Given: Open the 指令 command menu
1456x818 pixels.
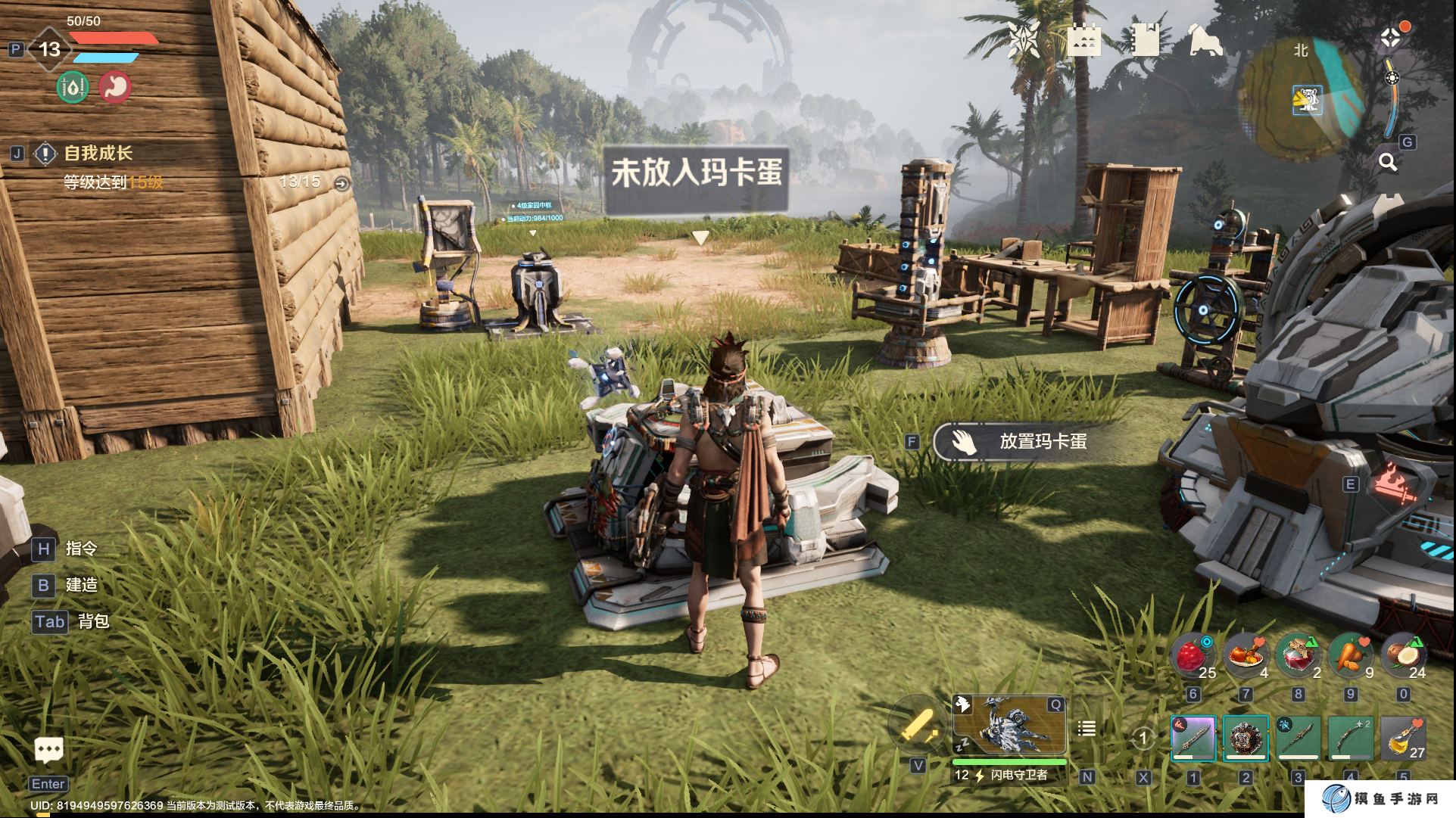Looking at the screenshot, I should coord(80,549).
